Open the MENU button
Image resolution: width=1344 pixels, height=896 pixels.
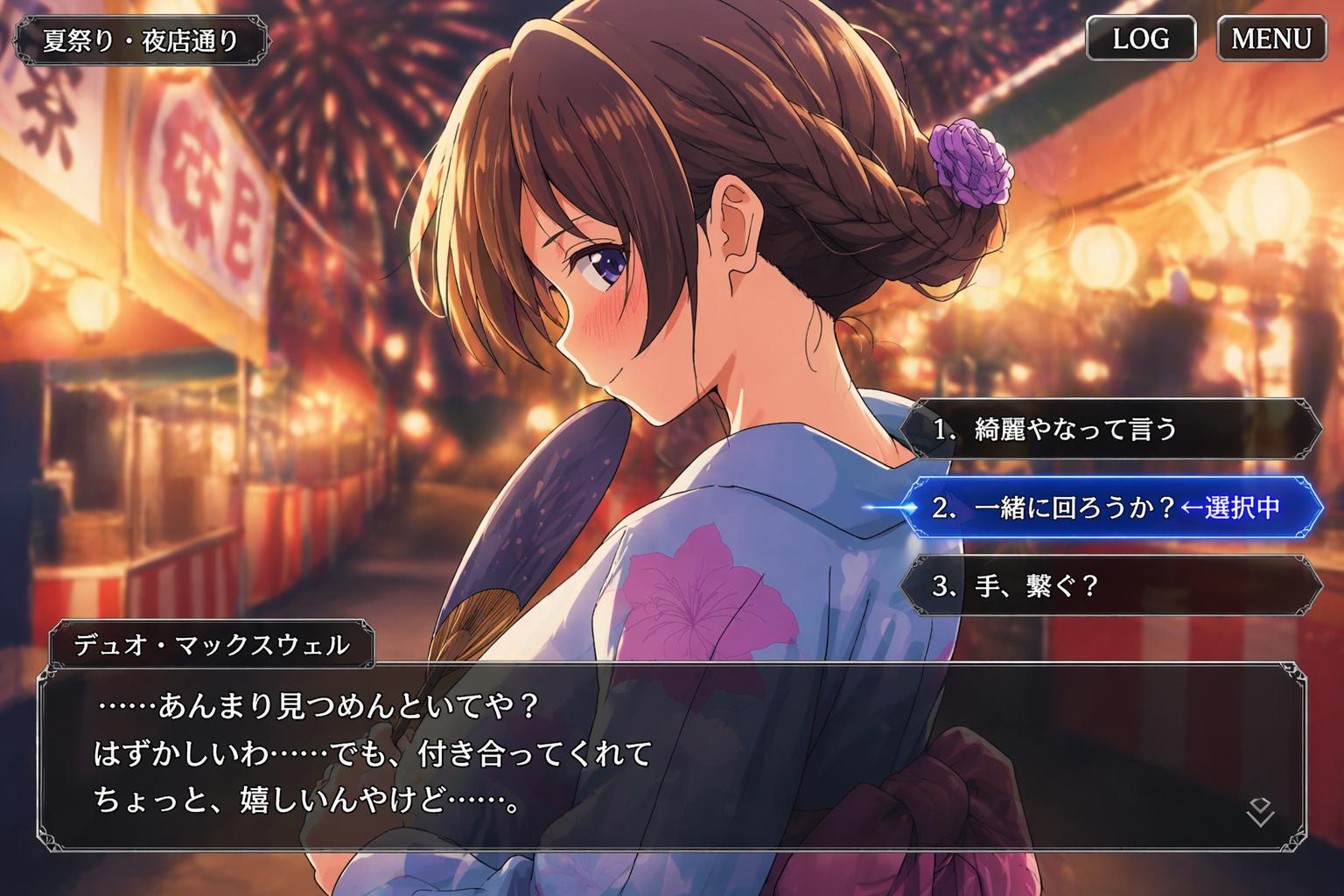coord(1271,39)
